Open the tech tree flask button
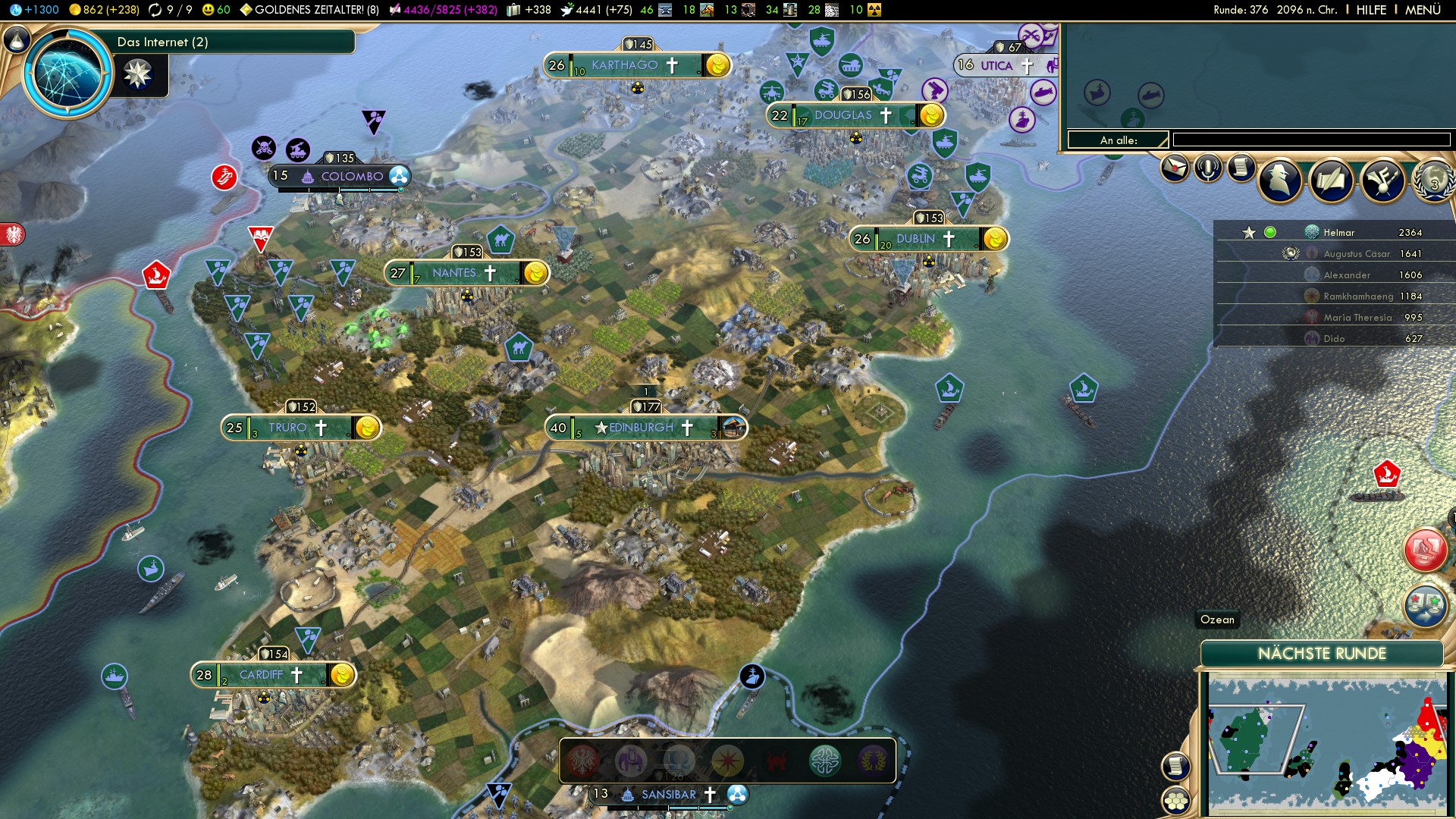This screenshot has height=819, width=1456. pos(16,39)
